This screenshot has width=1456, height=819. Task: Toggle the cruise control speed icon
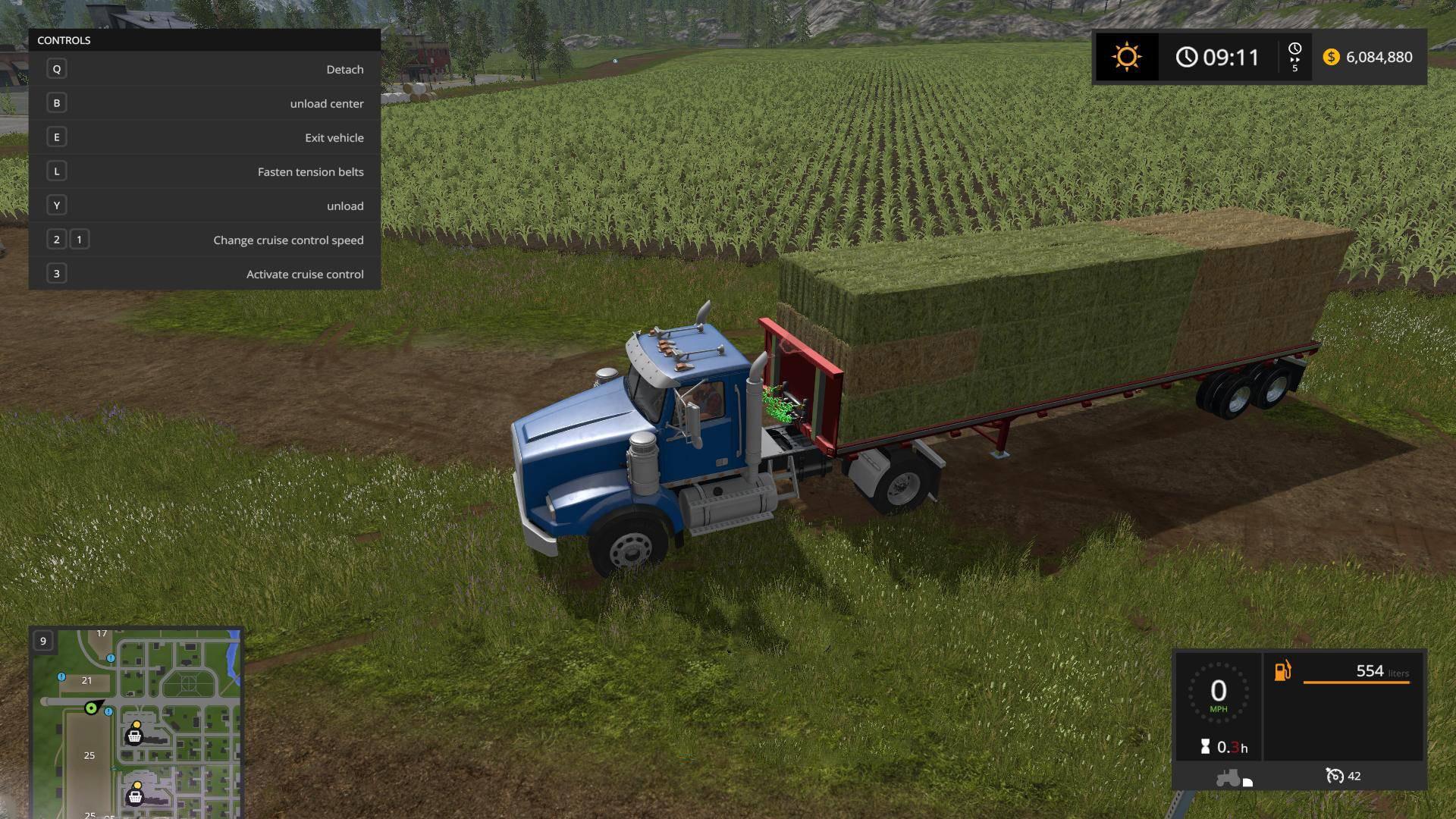1334,776
